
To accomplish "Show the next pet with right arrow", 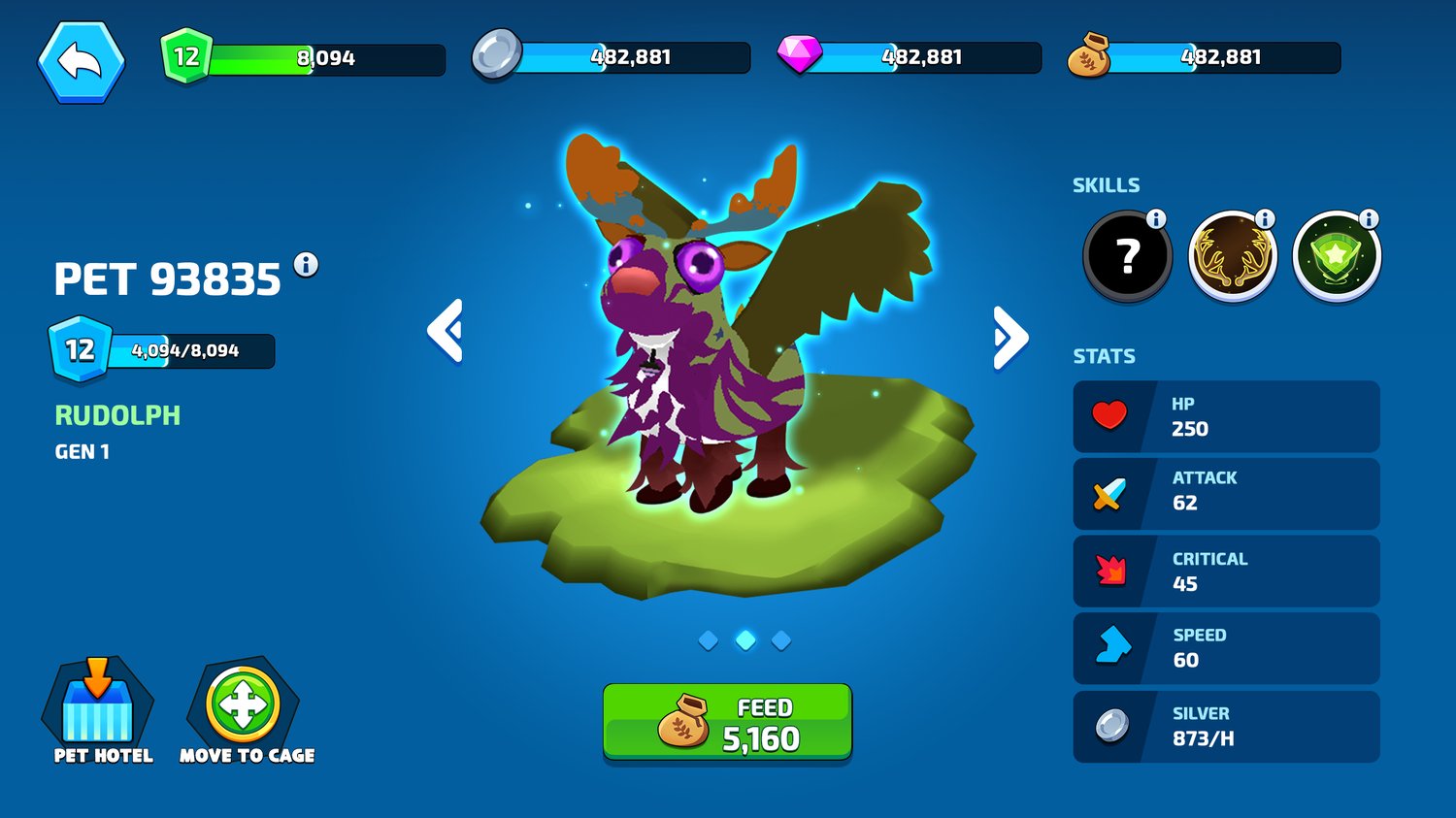I will pyautogui.click(x=1009, y=333).
